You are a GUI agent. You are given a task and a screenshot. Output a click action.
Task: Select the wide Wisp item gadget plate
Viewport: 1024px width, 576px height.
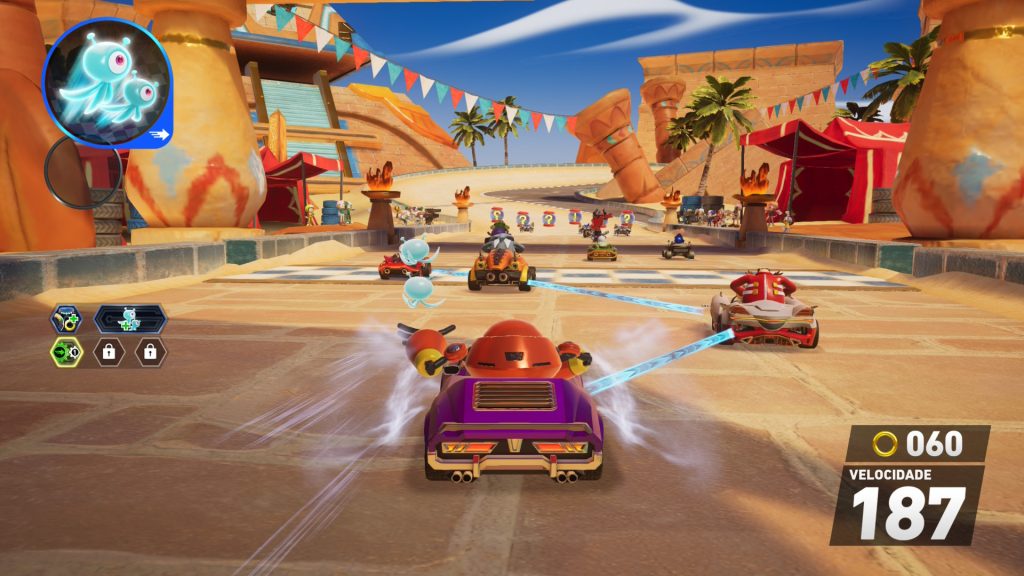pyautogui.click(x=130, y=319)
